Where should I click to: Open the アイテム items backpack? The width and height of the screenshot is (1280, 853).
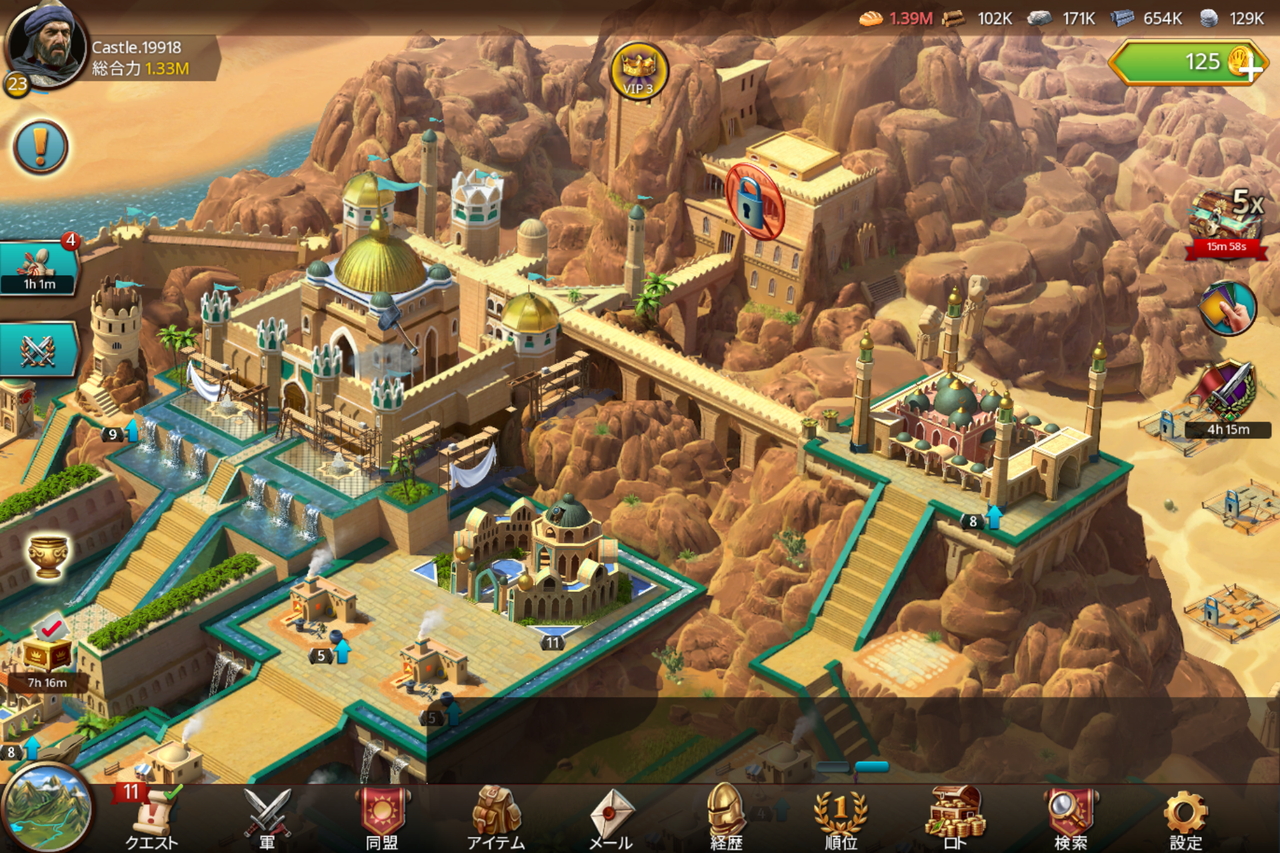[x=496, y=816]
